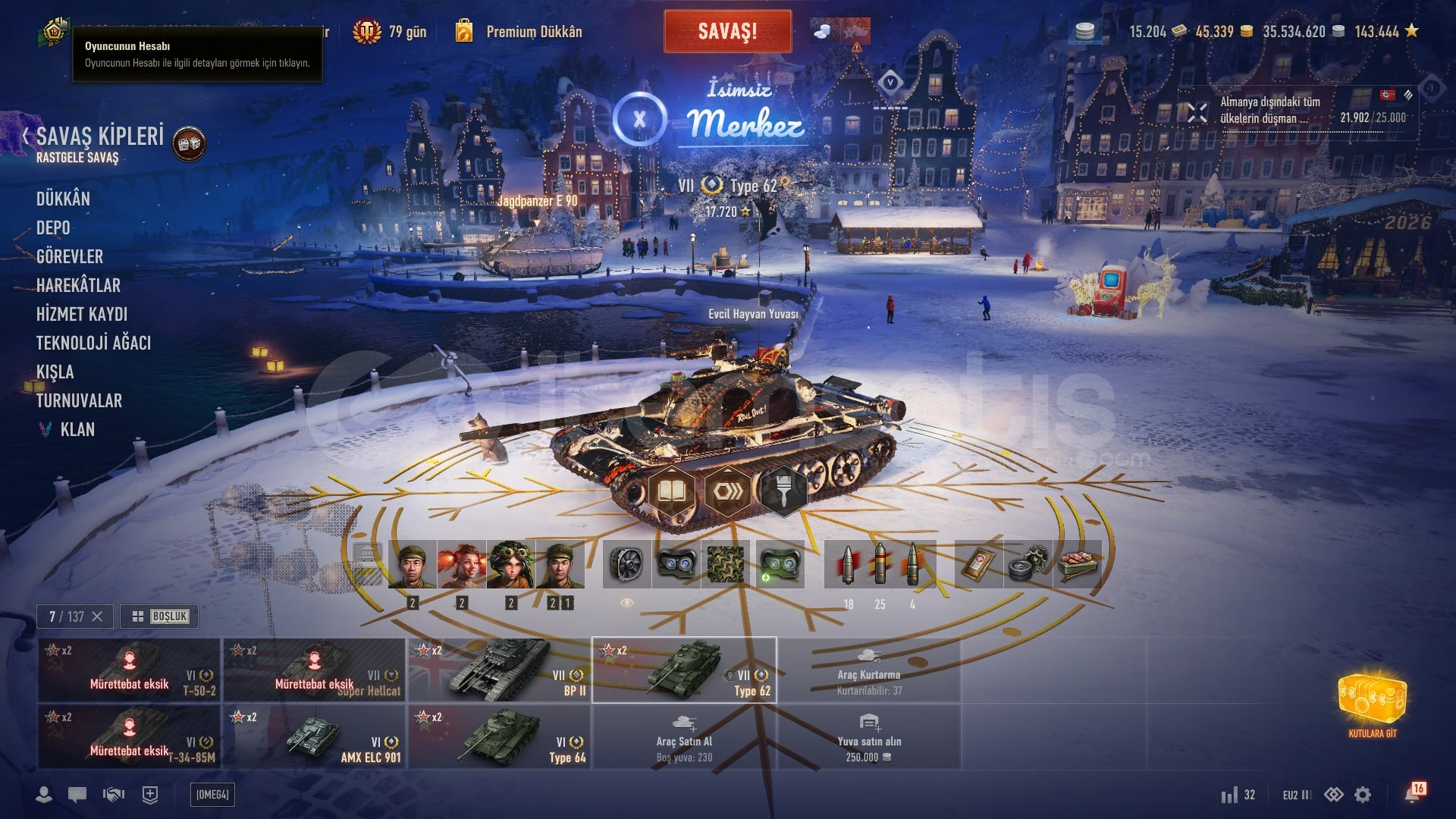
Task: Open the DÜKKÂN menu entry
Action: click(x=63, y=199)
